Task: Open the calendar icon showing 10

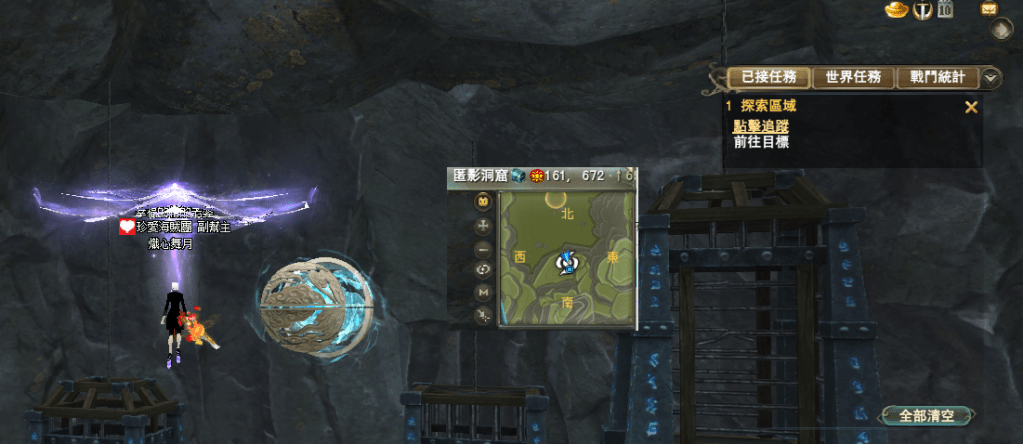Action: click(x=945, y=10)
